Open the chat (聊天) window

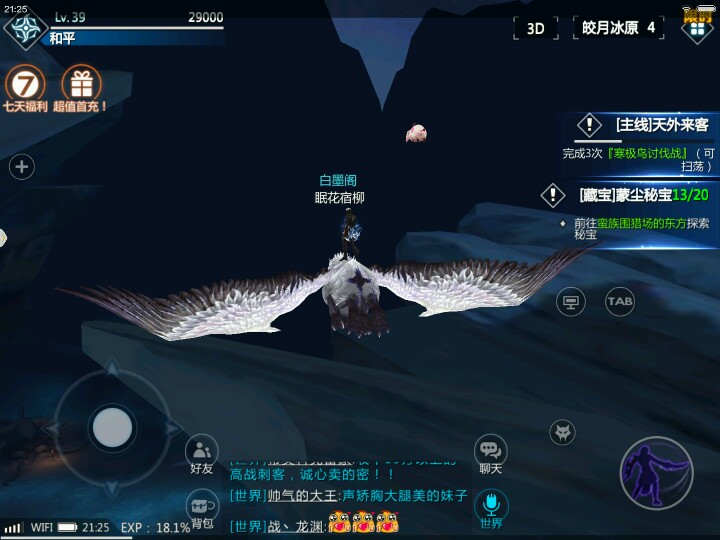tap(490, 455)
